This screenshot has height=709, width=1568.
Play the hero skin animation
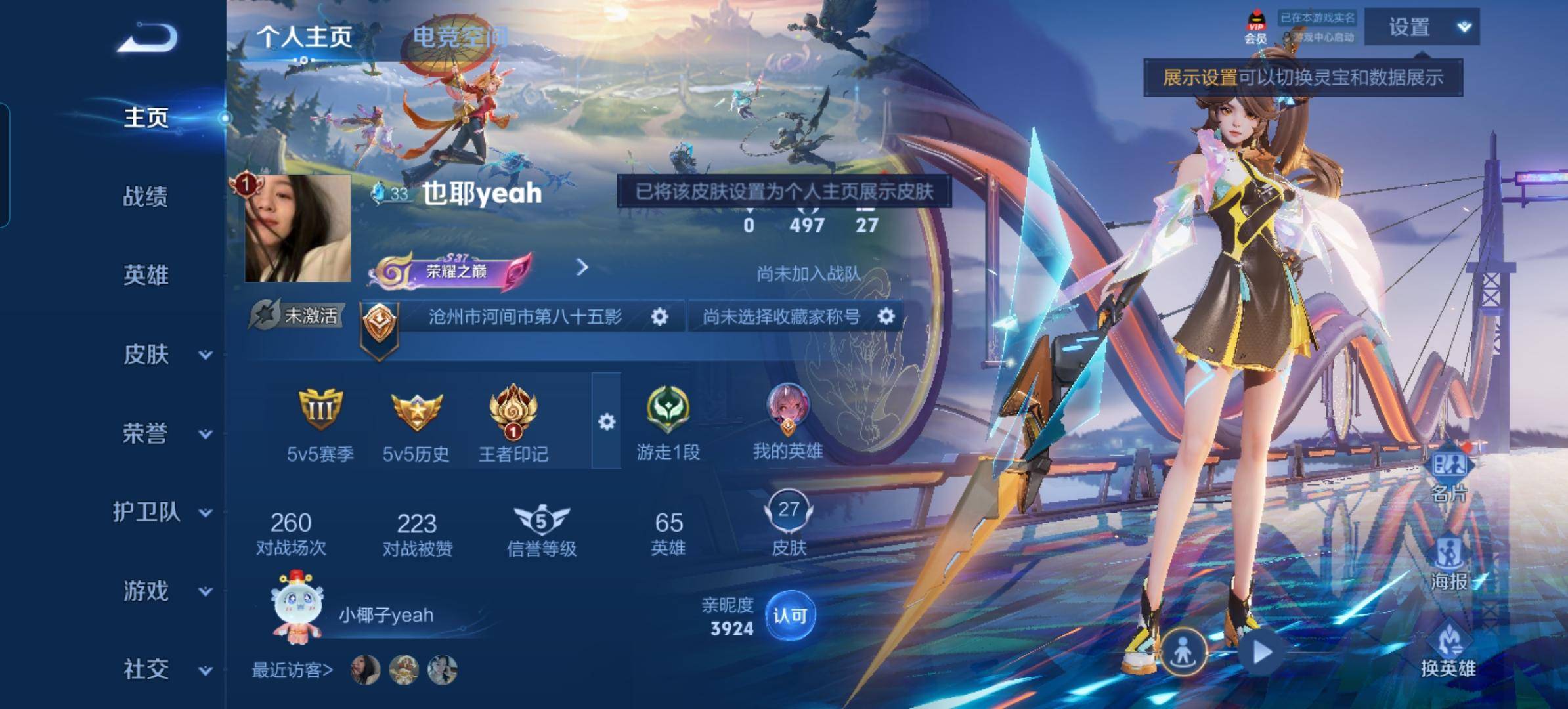(x=1261, y=653)
